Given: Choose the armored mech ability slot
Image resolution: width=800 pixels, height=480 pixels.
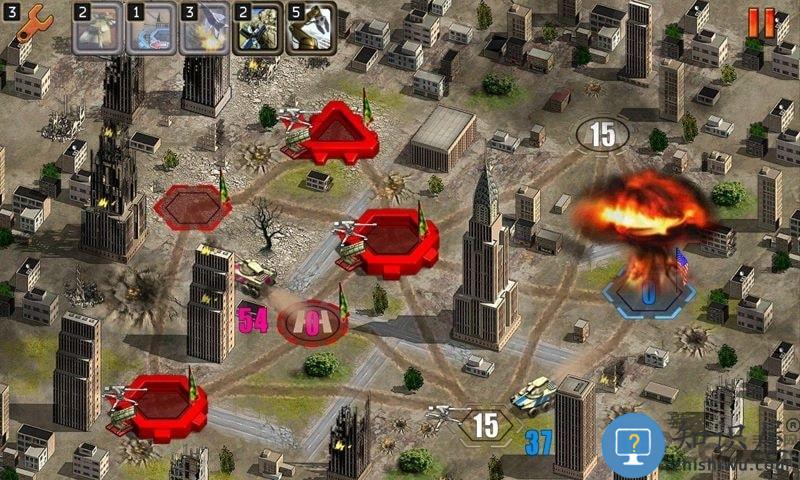Looking at the screenshot, I should coord(257,28).
